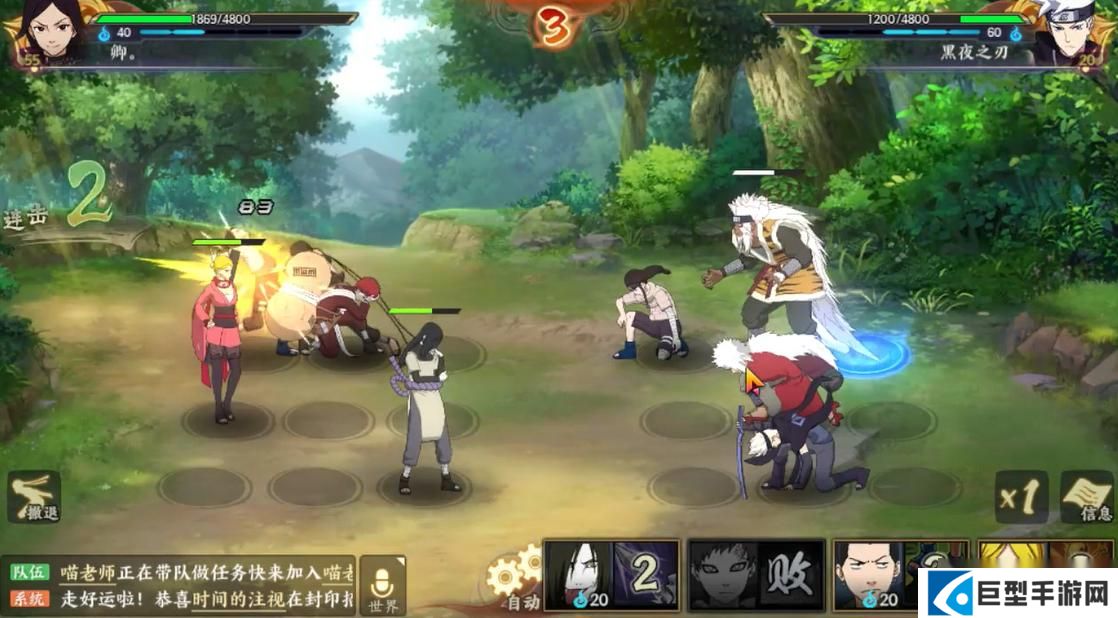This screenshot has height=618, width=1118.
Task: Change the x1 battle speed
Action: tap(1021, 497)
